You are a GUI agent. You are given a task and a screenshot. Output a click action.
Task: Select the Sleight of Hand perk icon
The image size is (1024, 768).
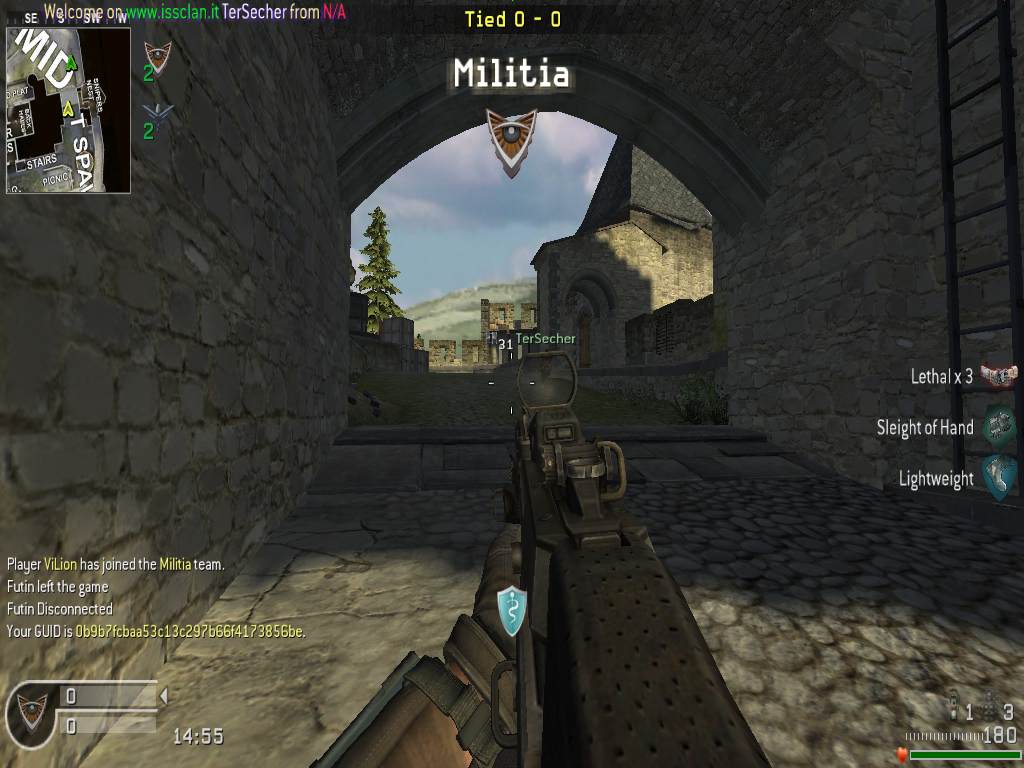998,427
